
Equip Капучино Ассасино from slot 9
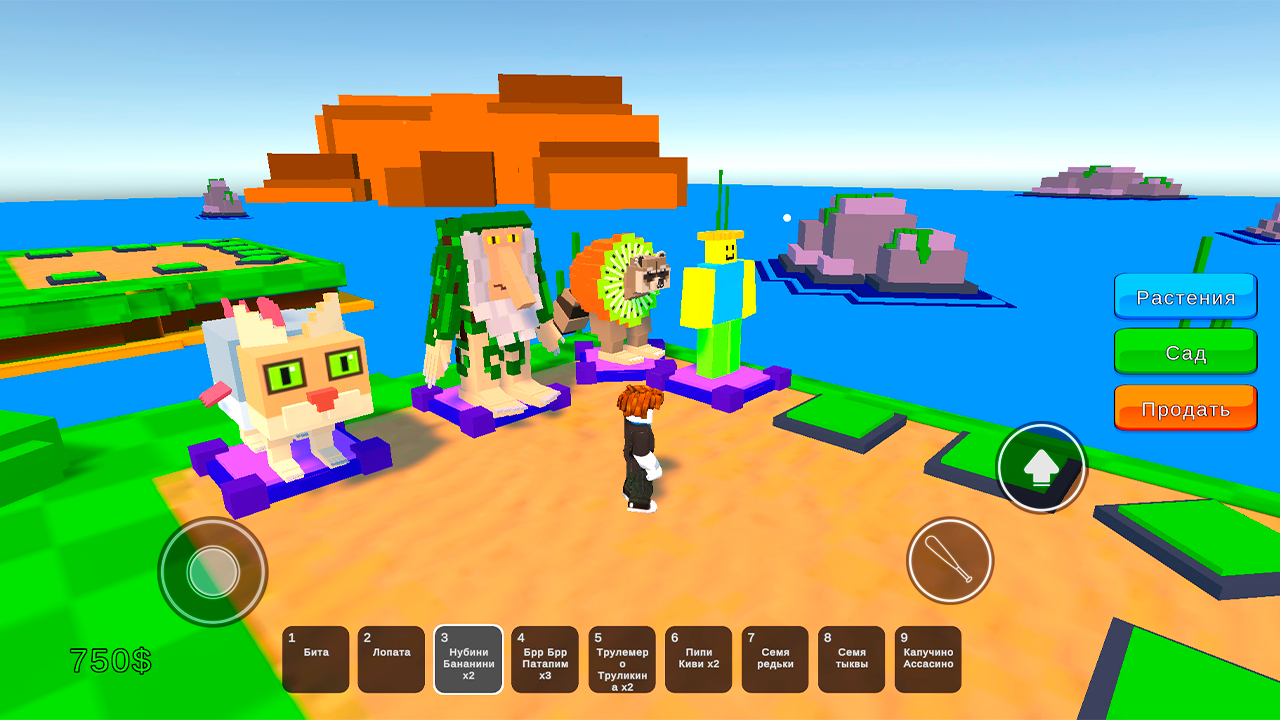(x=927, y=659)
